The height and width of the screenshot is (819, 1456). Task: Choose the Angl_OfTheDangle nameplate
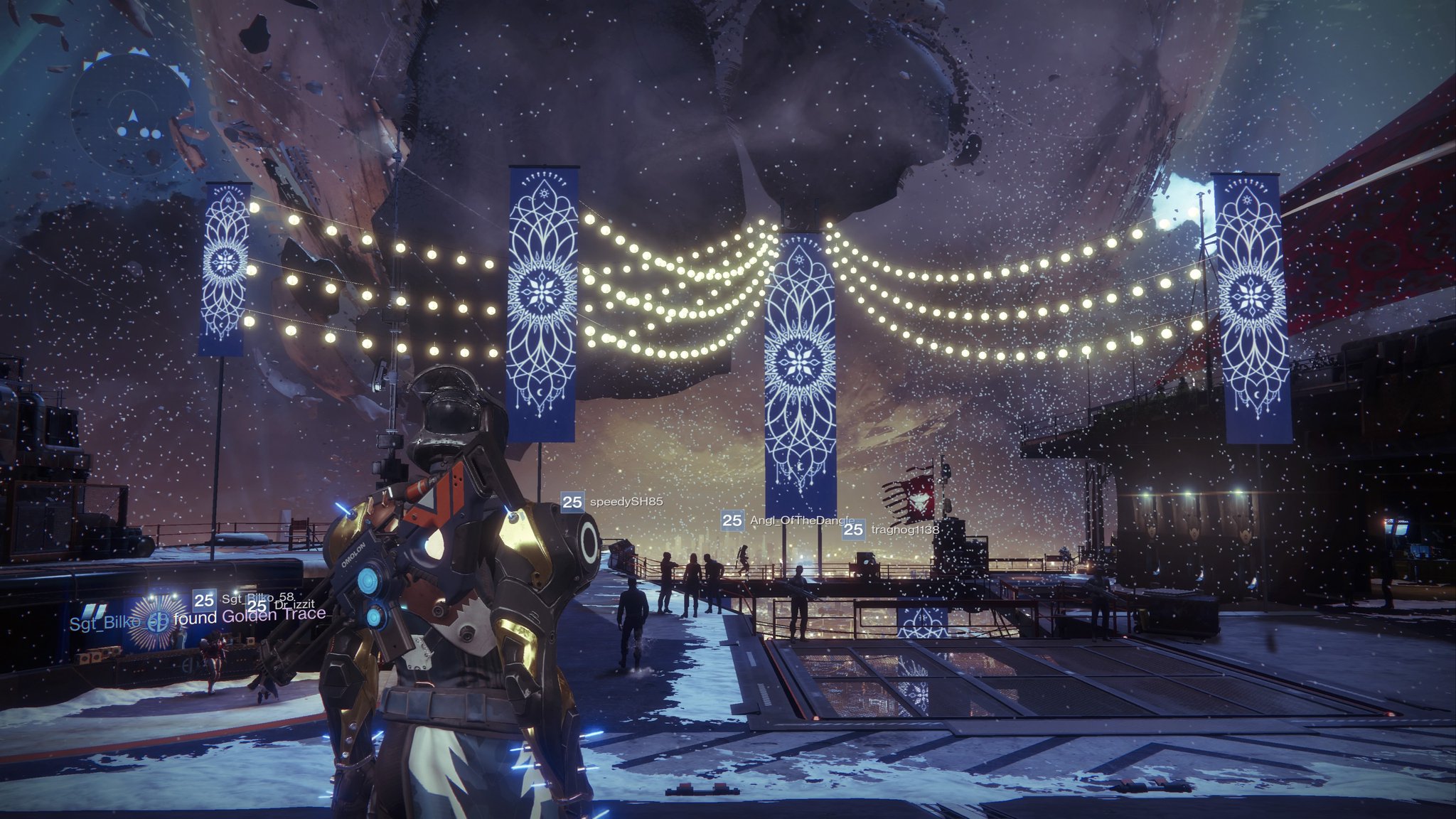pyautogui.click(x=786, y=520)
